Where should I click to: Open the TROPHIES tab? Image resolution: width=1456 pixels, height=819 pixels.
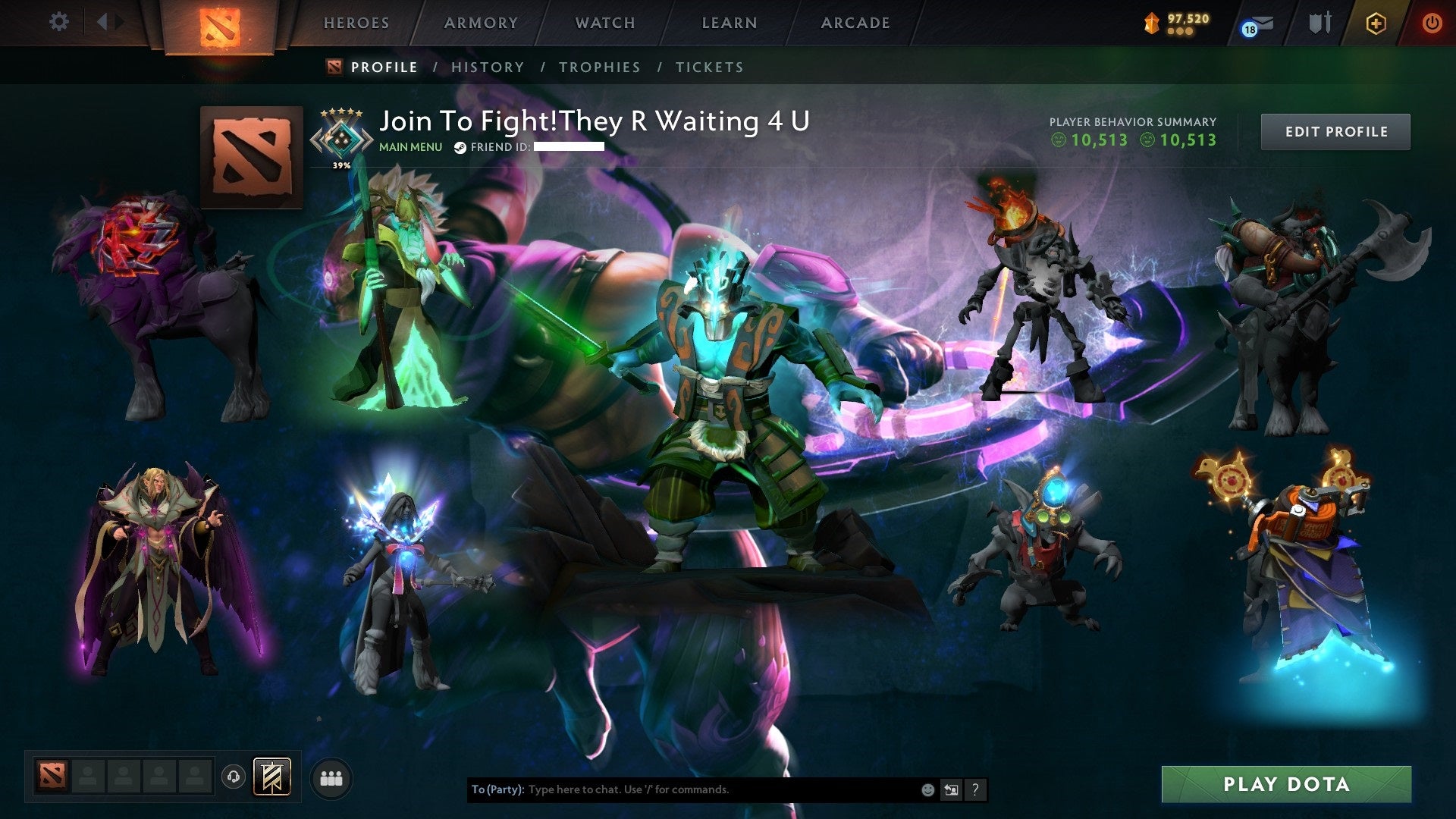600,67
